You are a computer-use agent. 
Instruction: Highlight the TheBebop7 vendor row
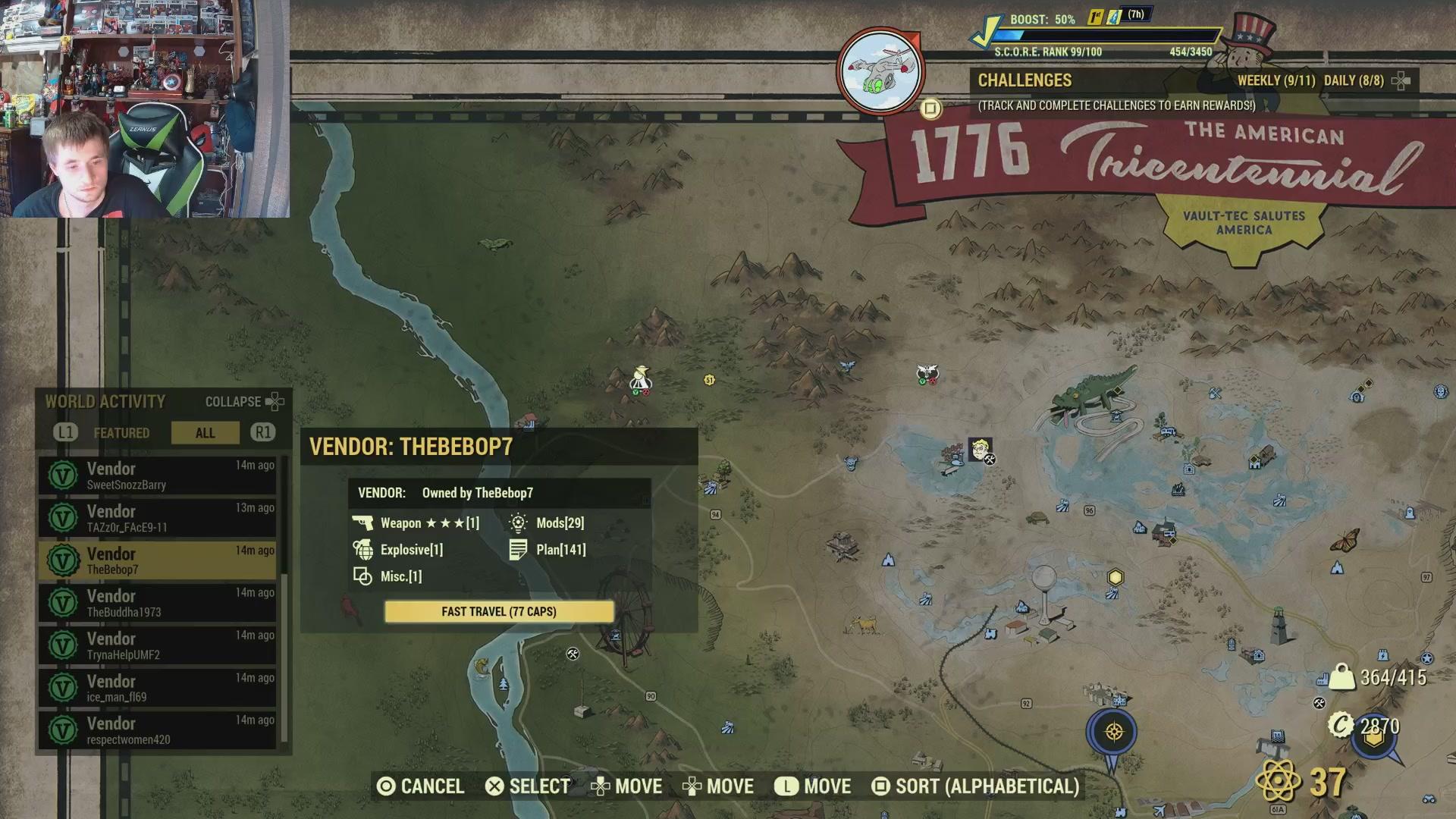(158, 561)
